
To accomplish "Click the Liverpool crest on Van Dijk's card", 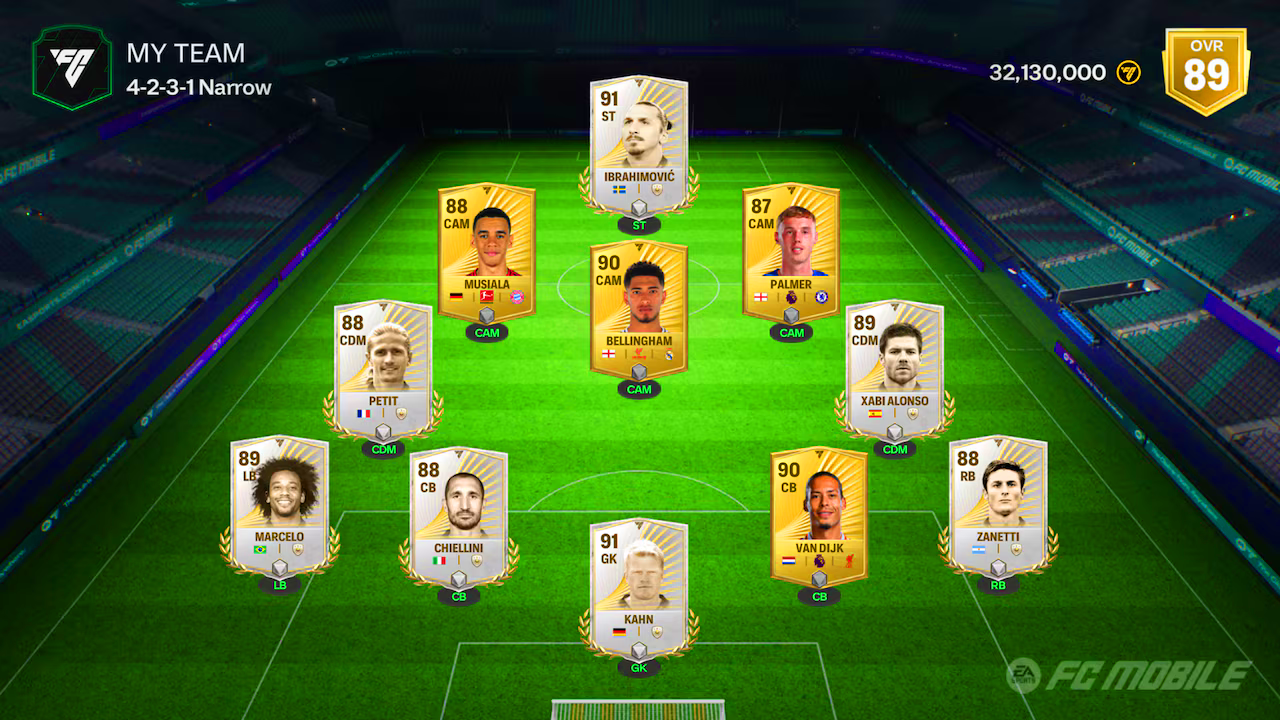I will 852,563.
